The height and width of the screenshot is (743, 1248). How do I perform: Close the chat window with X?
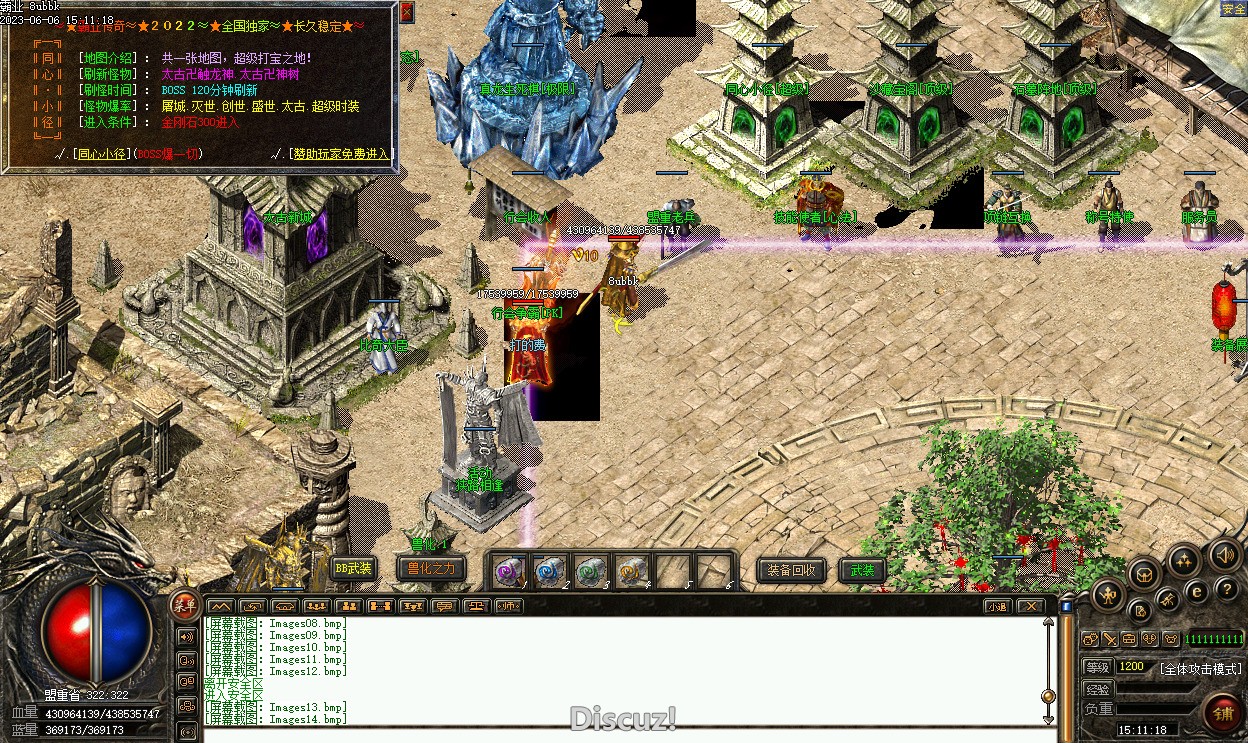tap(1029, 606)
